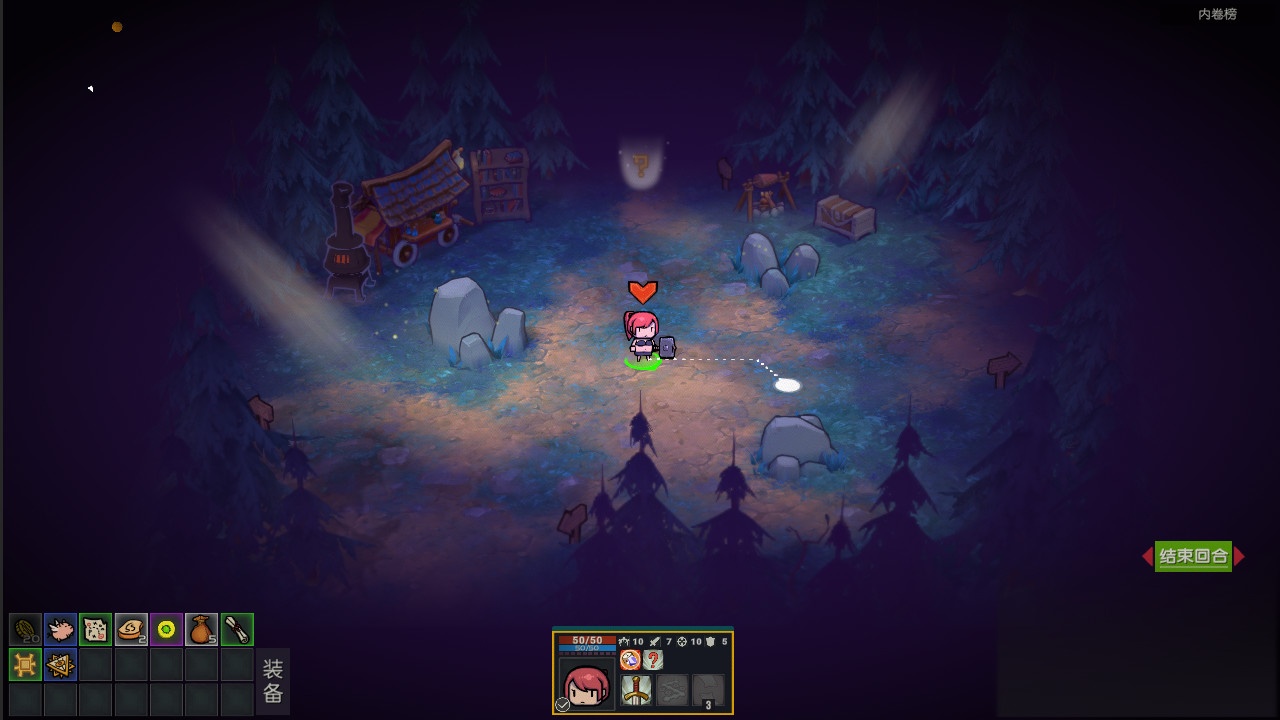Select the greyed-out skill with number 3
This screenshot has width=1280, height=720.
click(708, 690)
